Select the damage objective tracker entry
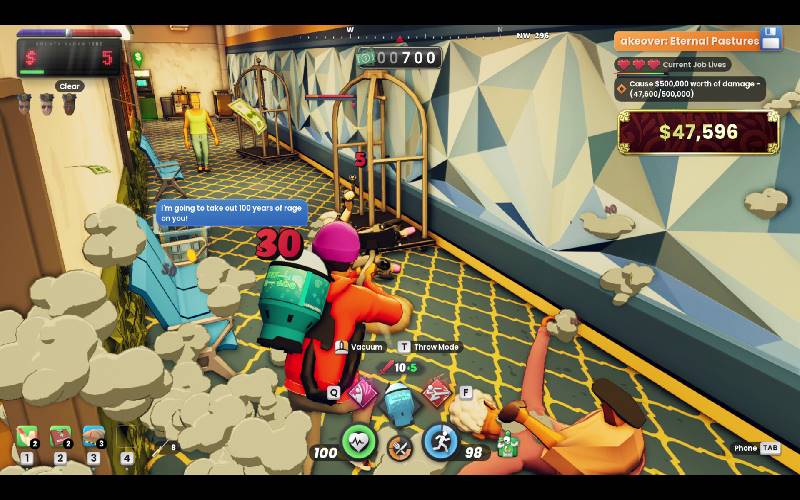The image size is (800, 500). tap(690, 89)
